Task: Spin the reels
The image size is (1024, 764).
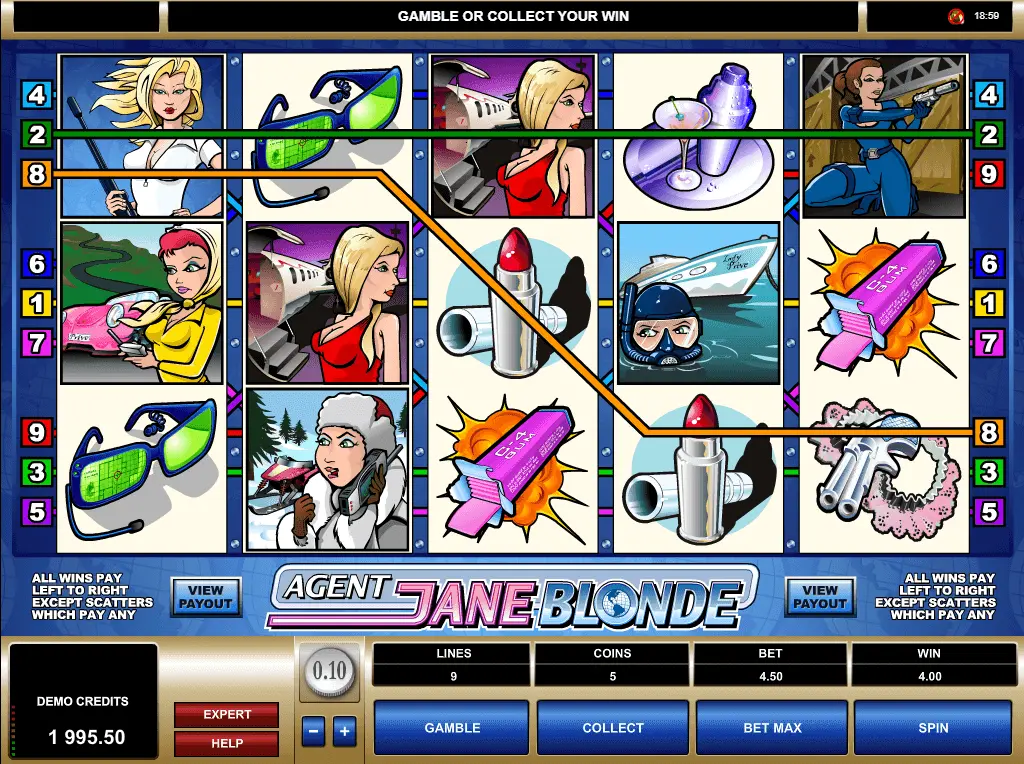Action: 932,728
